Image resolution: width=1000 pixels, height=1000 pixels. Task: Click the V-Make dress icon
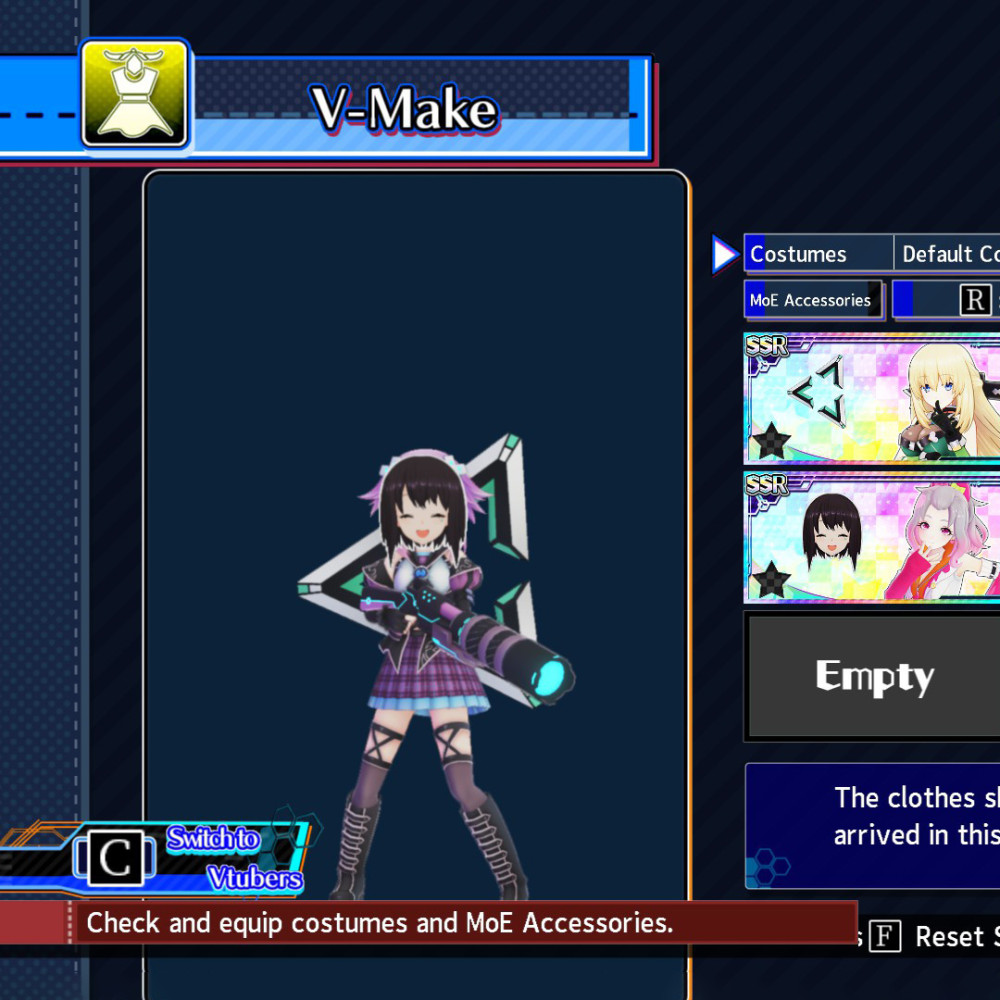(x=135, y=94)
